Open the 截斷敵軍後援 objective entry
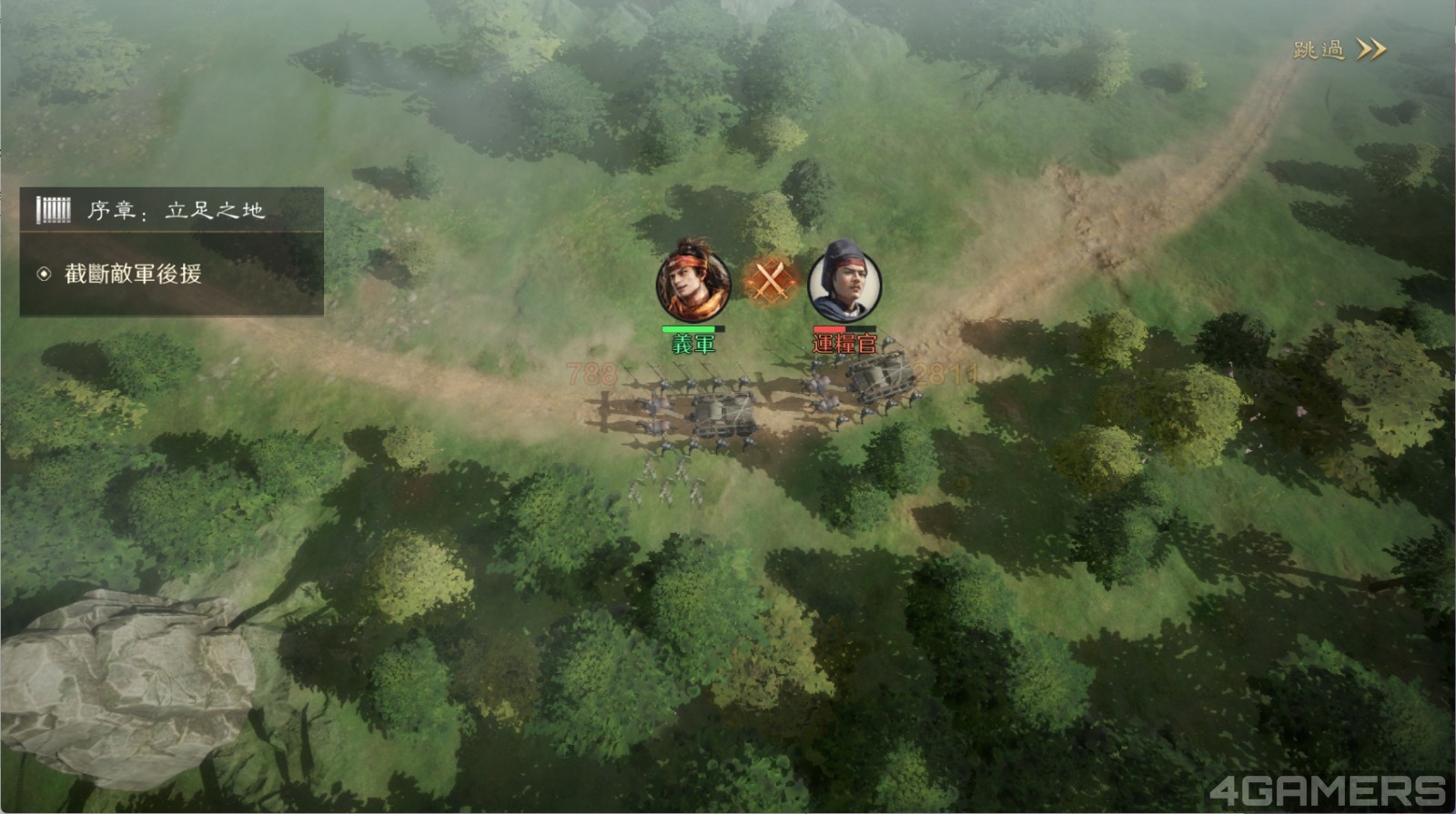The image size is (1456, 814). (133, 274)
